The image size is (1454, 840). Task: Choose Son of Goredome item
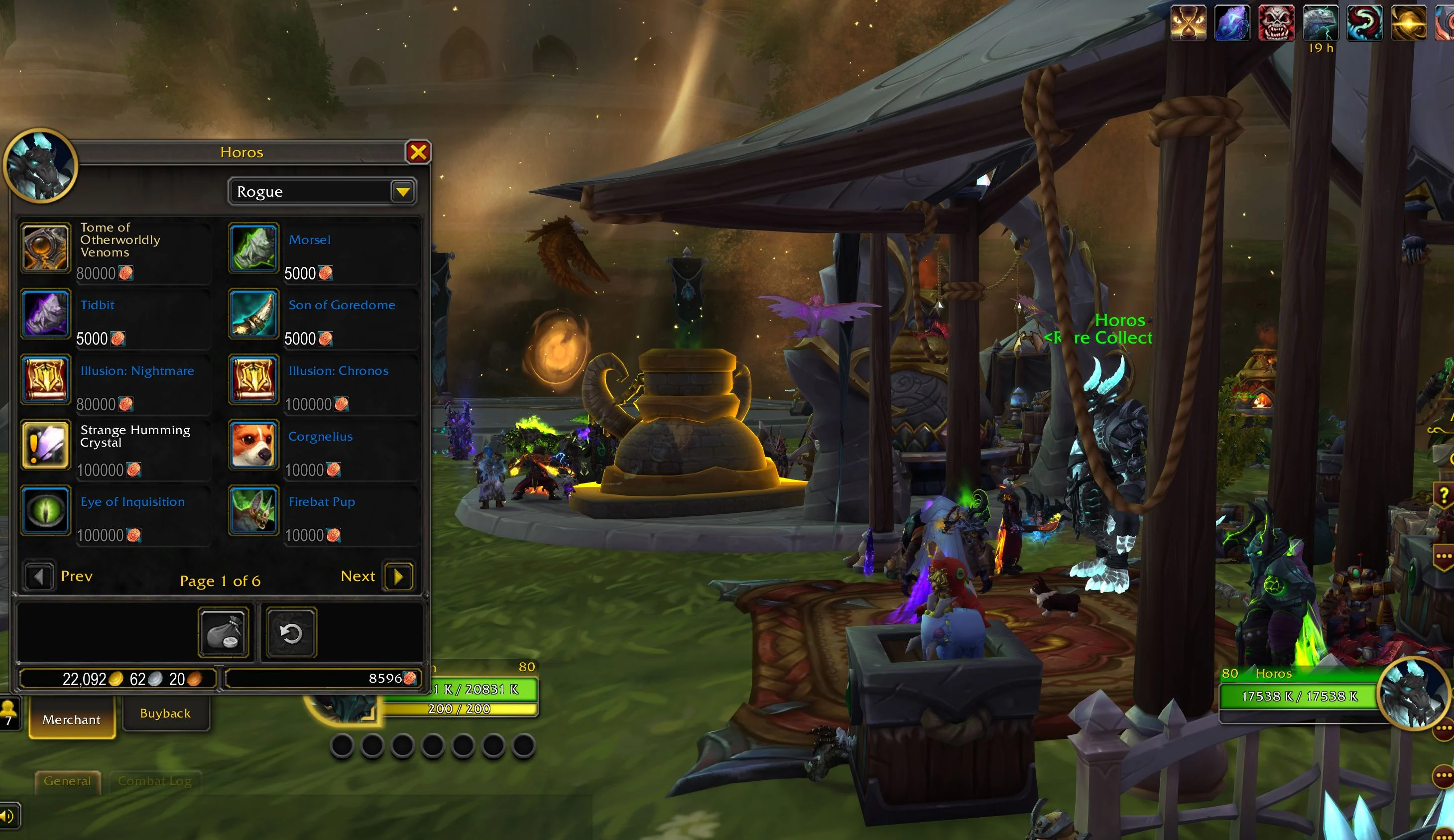(x=254, y=313)
